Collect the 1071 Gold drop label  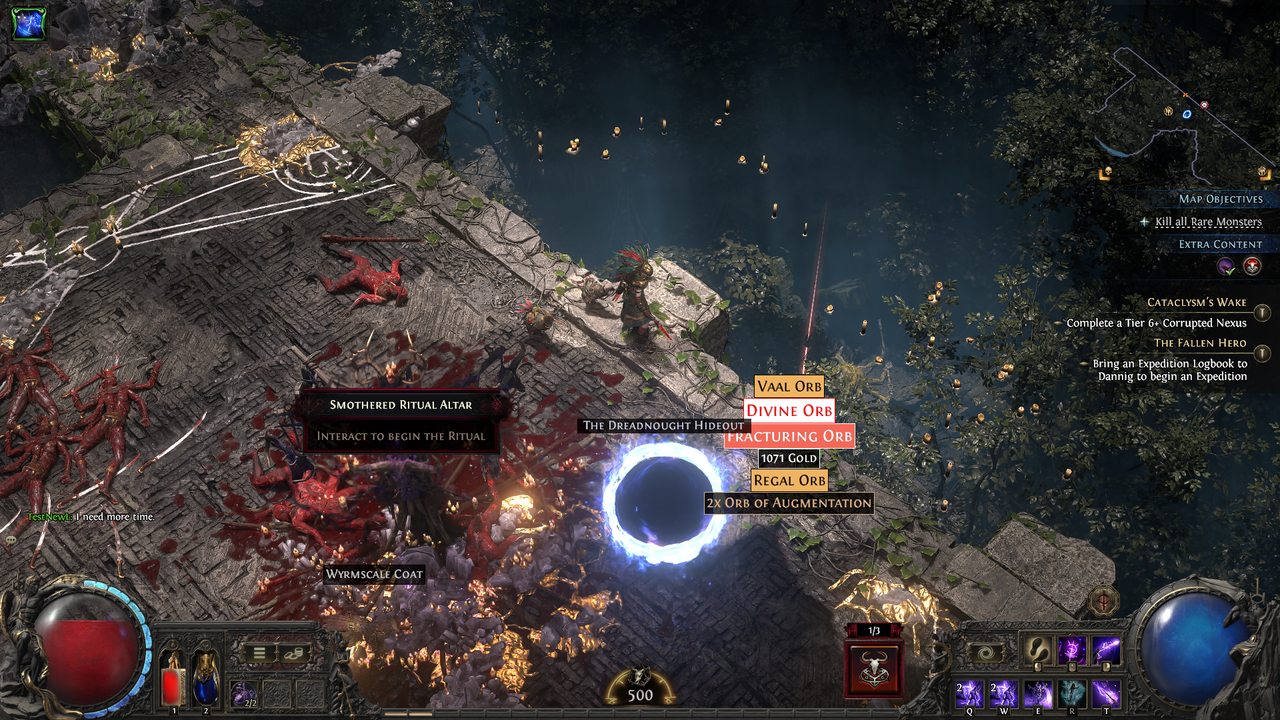[789, 458]
